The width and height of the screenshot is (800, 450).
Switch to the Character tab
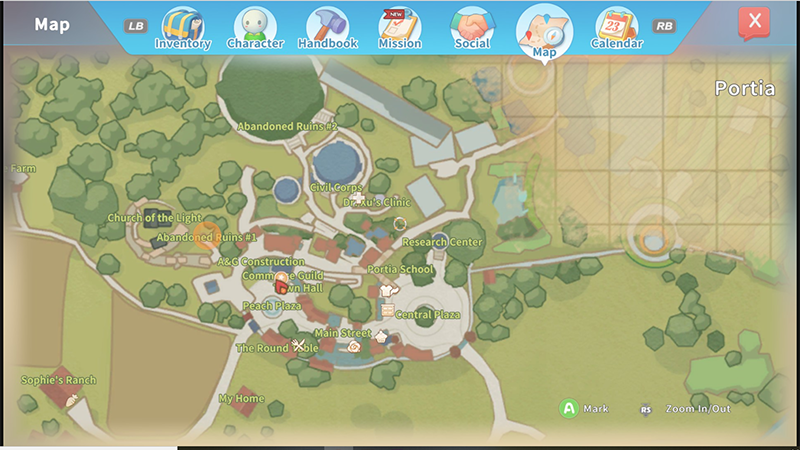[x=255, y=28]
